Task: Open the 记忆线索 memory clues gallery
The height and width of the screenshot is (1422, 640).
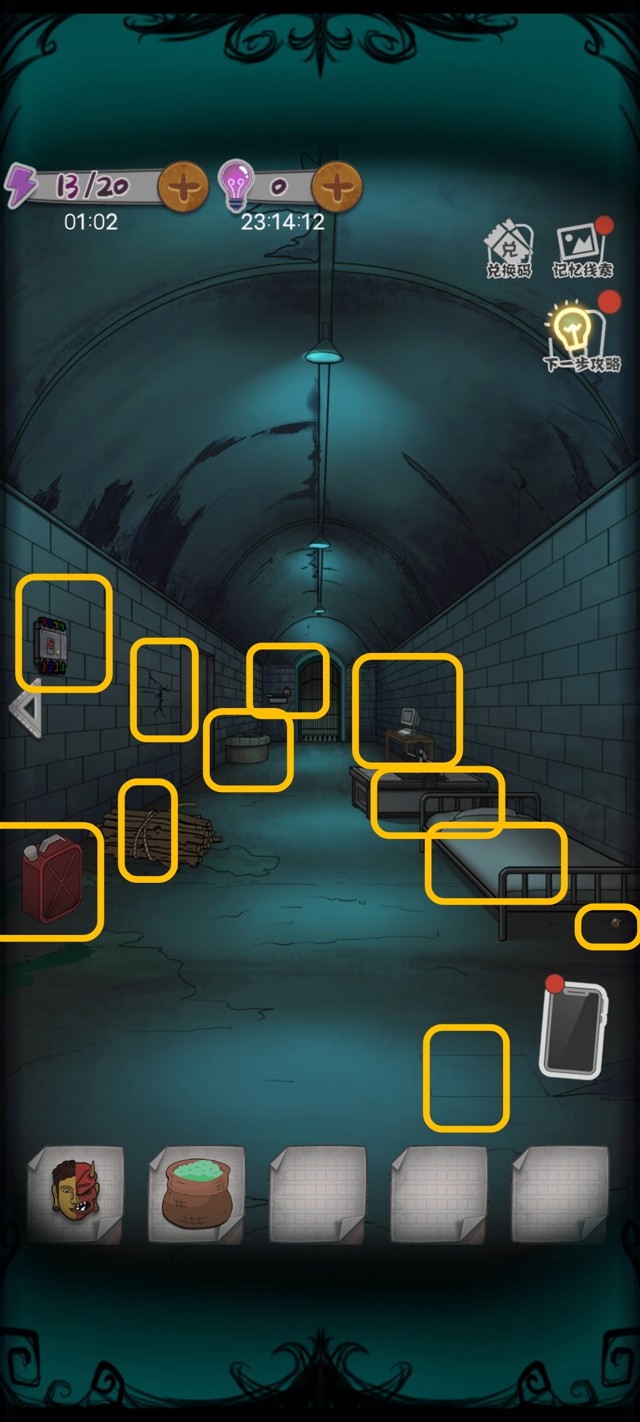Action: coord(582,250)
